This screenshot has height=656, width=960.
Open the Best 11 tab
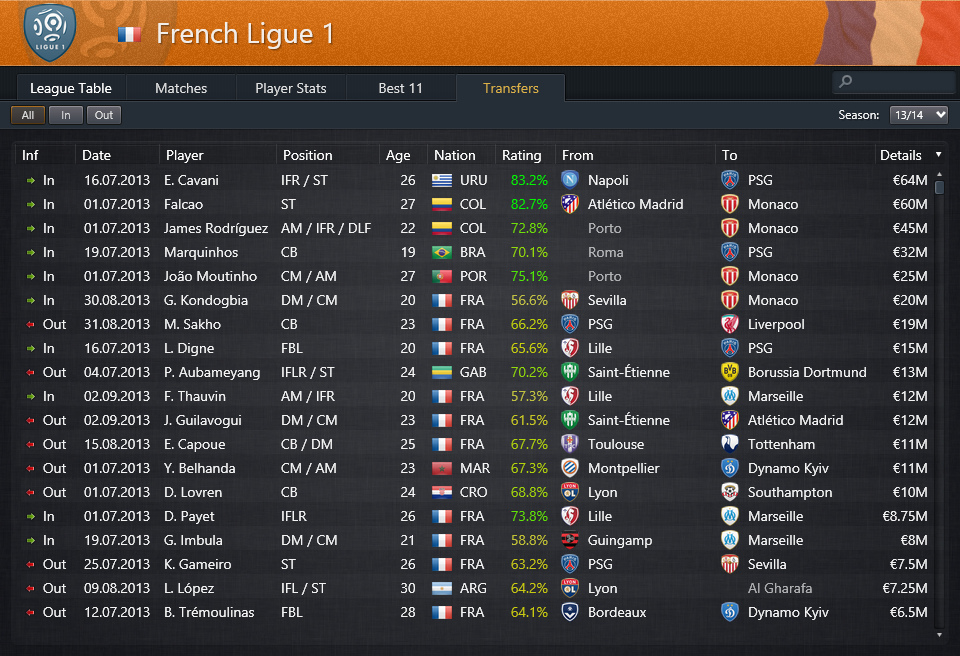[400, 88]
